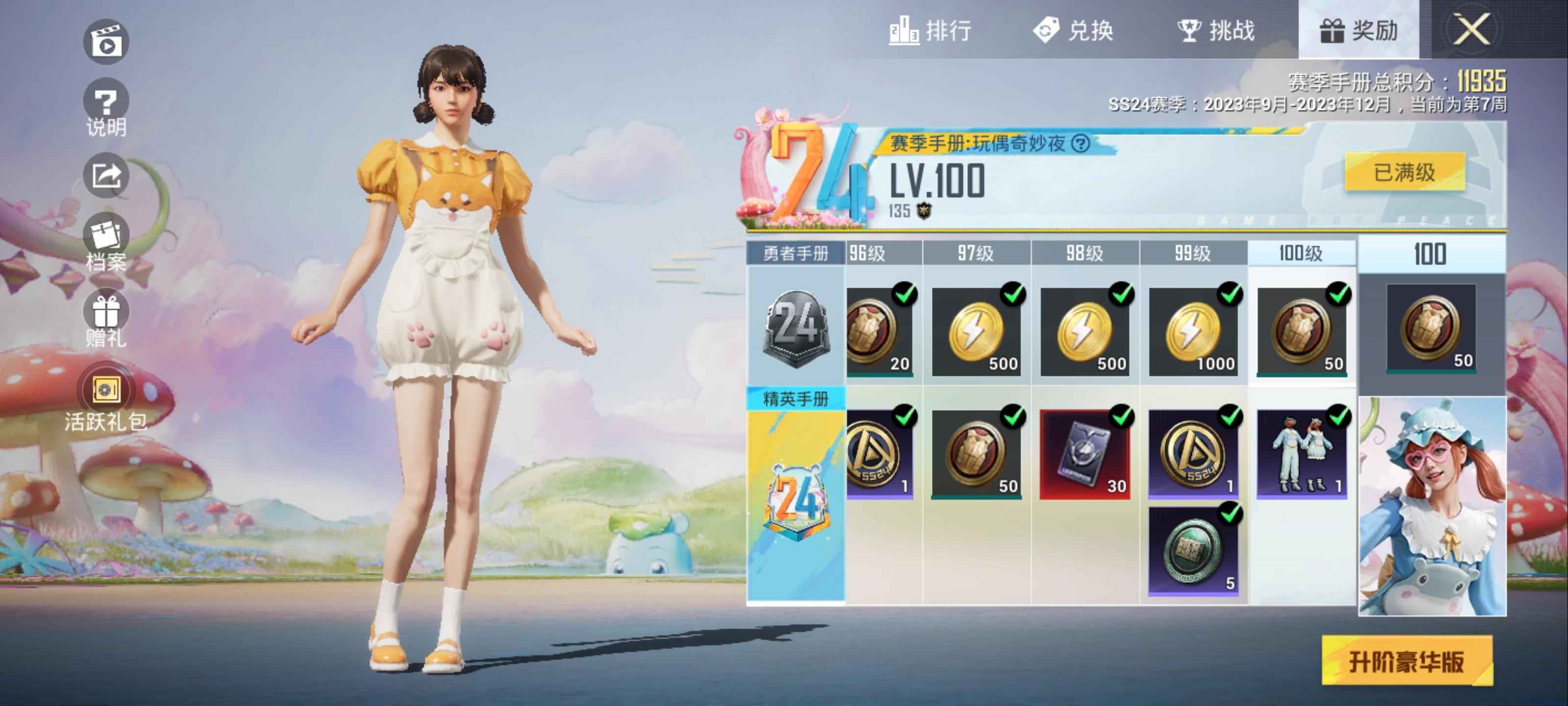Open the 活跃礼包 activity pack
Screen dimensions: 1568x706
coord(106,399)
